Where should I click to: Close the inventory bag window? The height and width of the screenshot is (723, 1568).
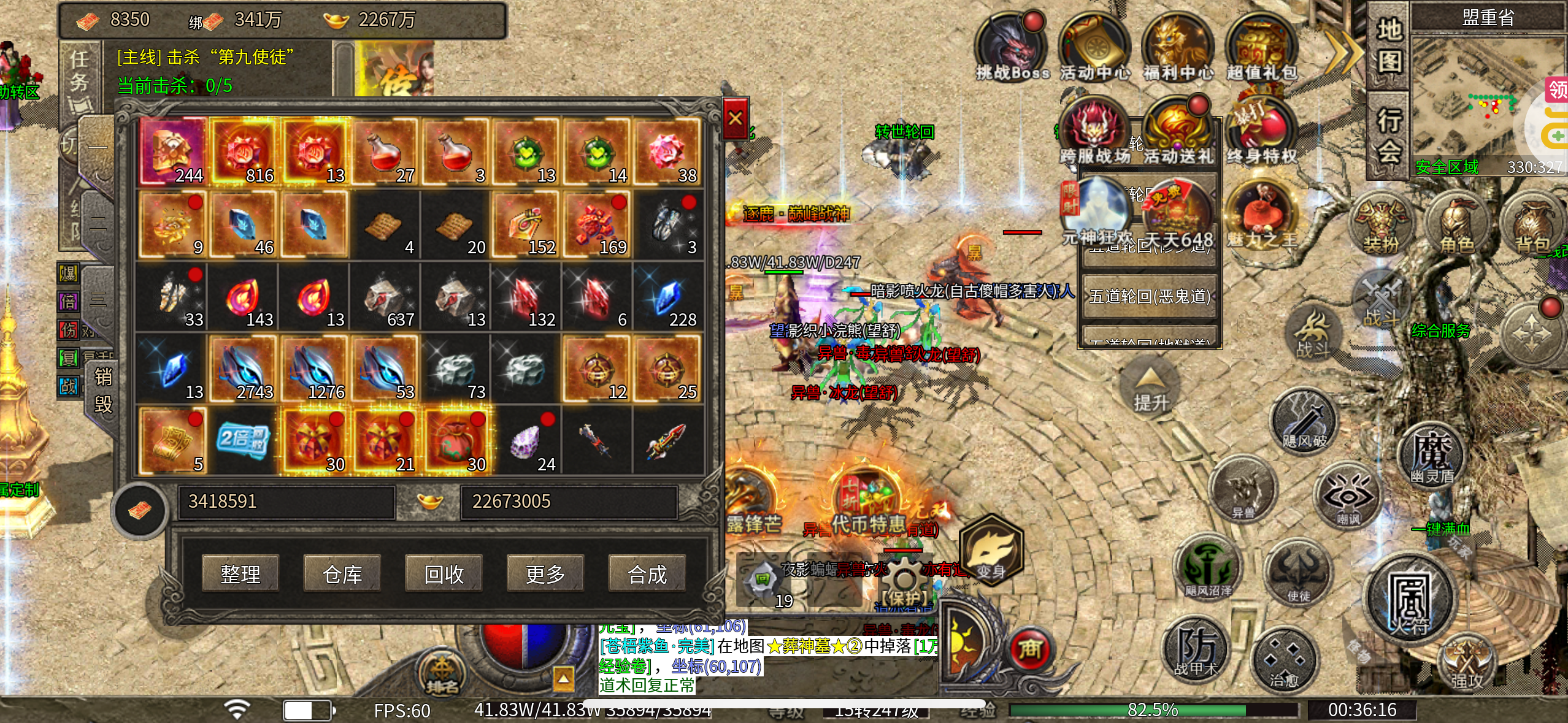(x=736, y=118)
